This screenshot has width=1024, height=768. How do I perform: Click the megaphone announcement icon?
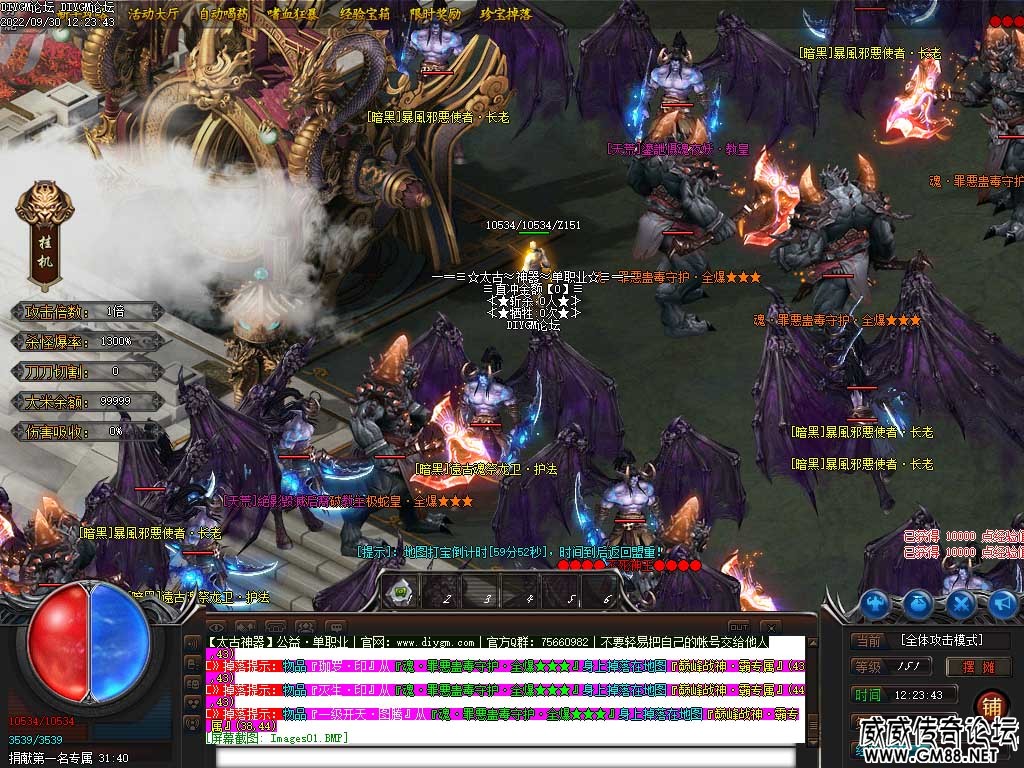click(x=1003, y=603)
